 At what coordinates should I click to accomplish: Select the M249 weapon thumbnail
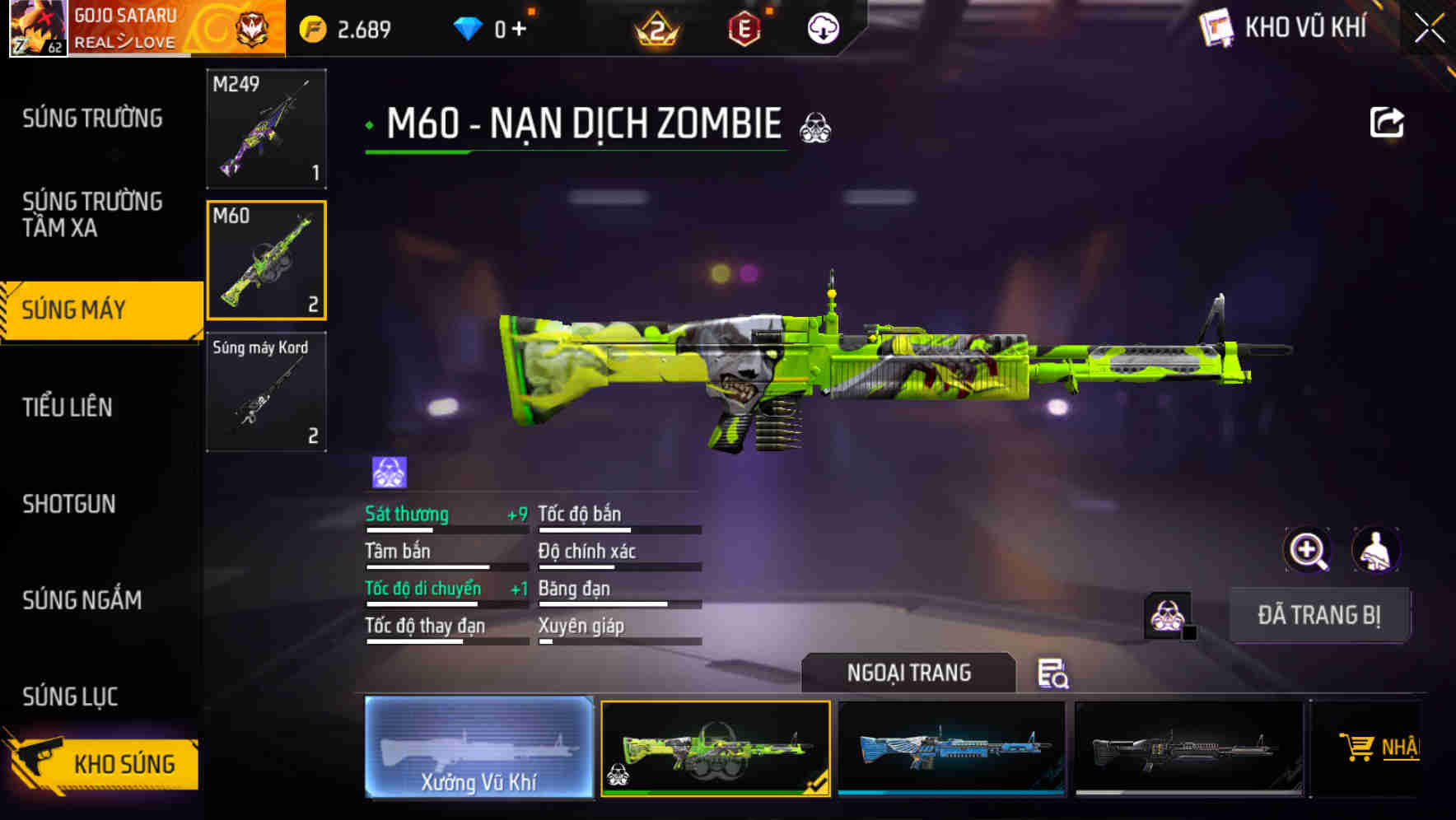click(x=265, y=130)
